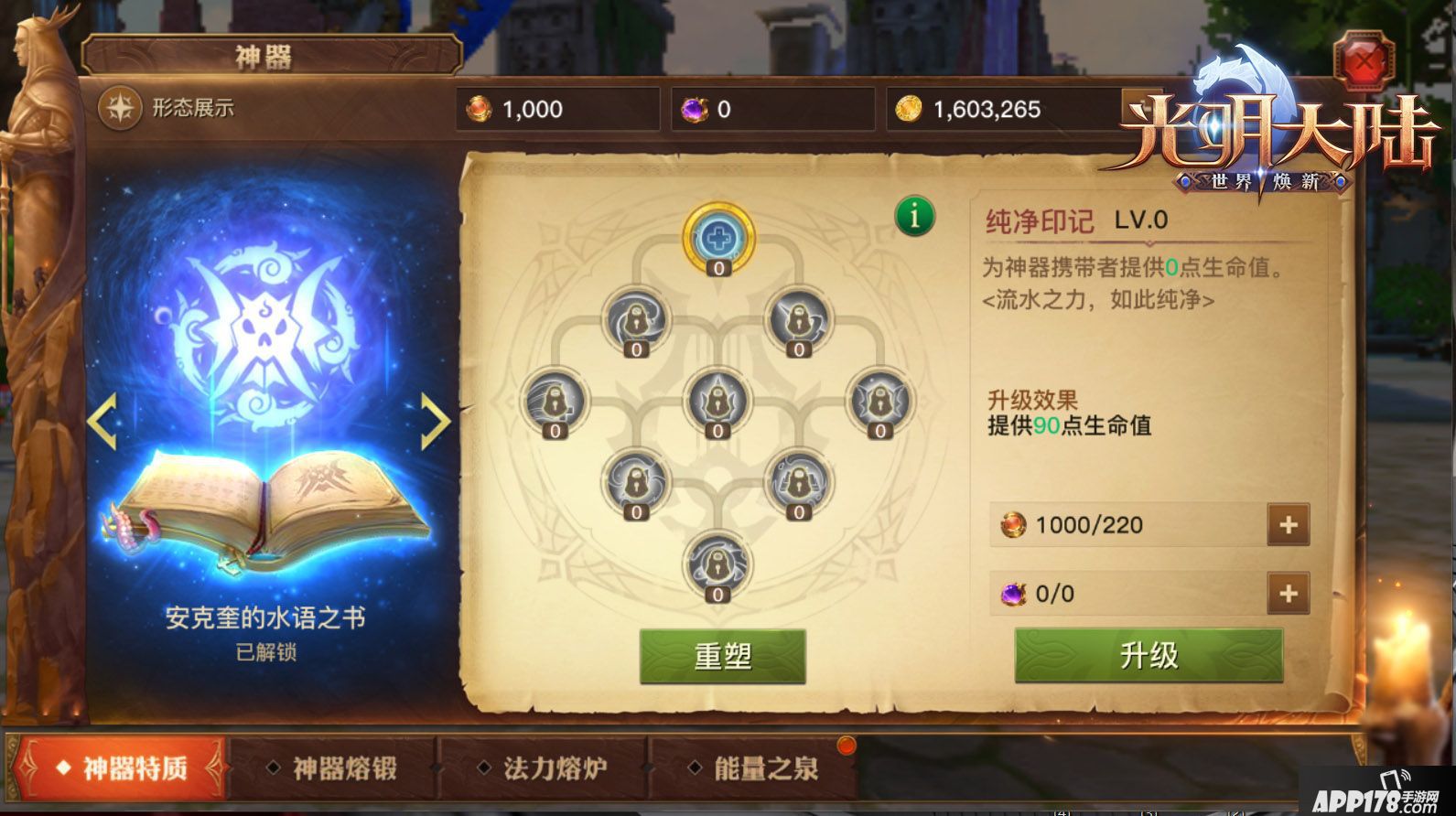Select the center locked trait node
The image size is (1456, 816).
[x=718, y=403]
